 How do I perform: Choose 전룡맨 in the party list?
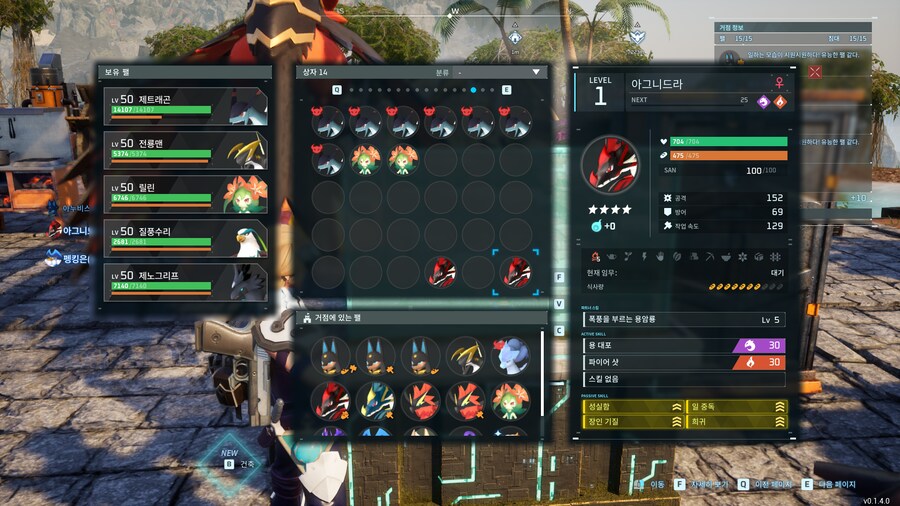pyautogui.click(x=185, y=151)
